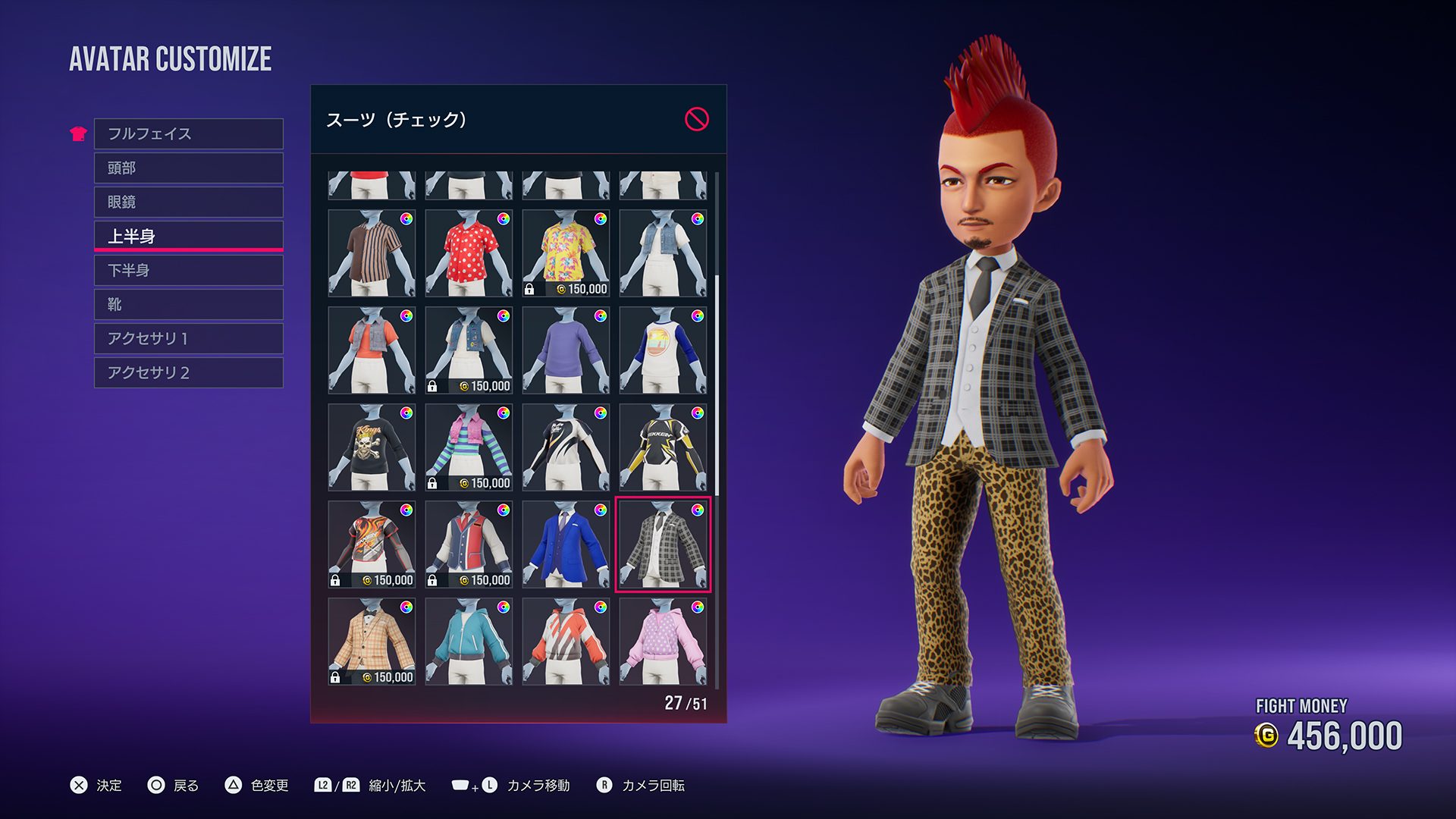The width and height of the screenshot is (1456, 819).
Task: Open the アクセサリ 1 category
Action: pos(188,338)
